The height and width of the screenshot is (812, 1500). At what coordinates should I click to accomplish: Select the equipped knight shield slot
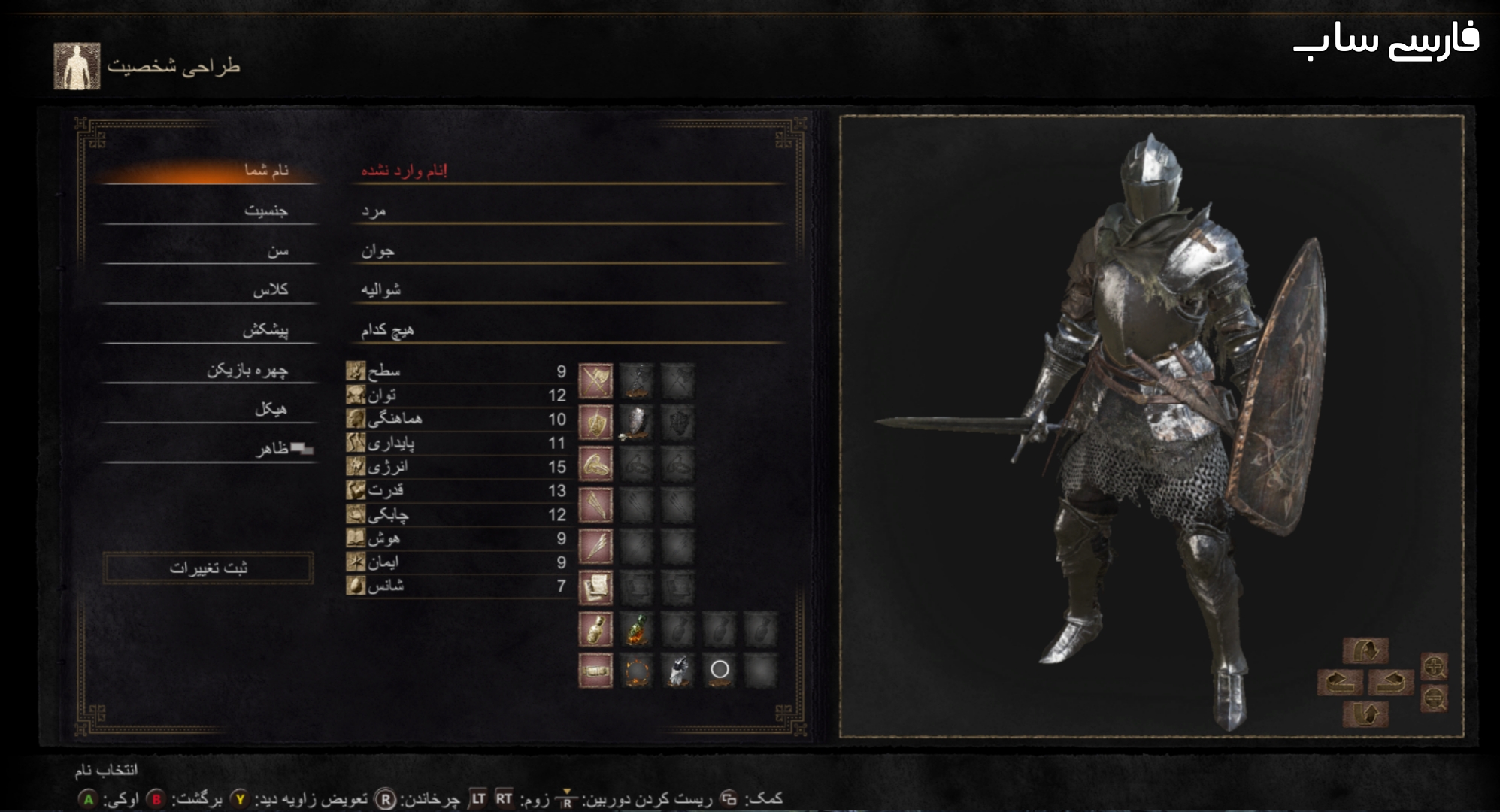coord(636,423)
